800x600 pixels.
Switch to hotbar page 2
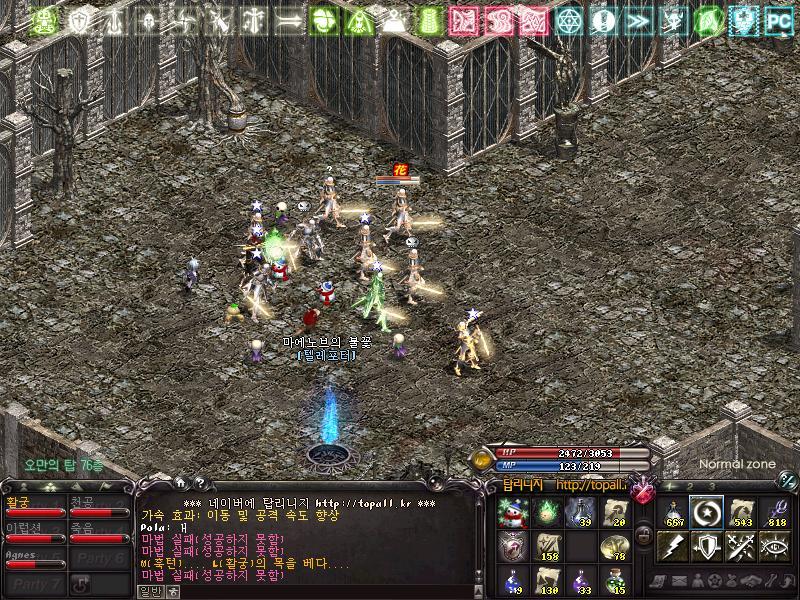[691, 487]
